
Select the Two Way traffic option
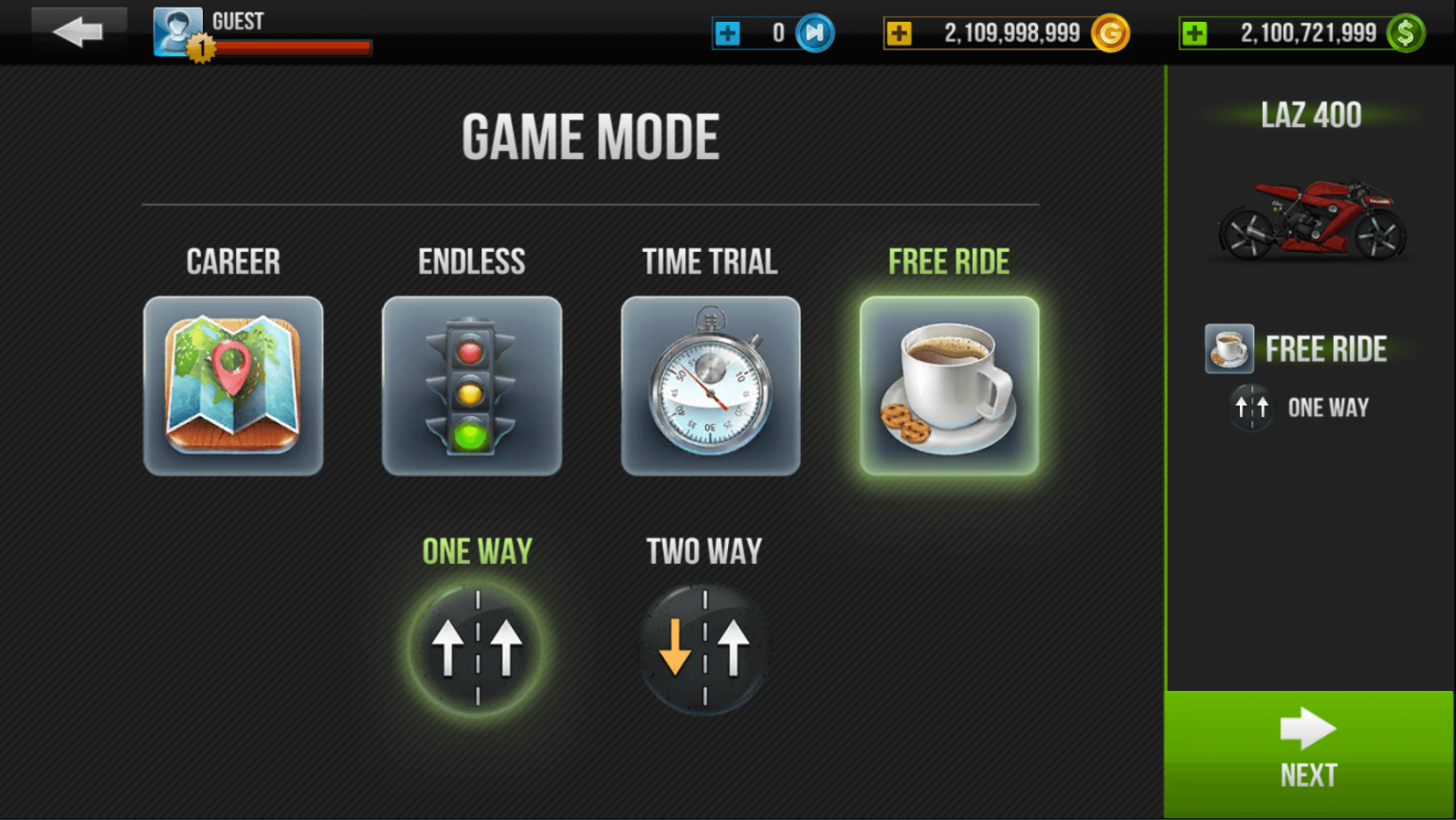point(702,647)
